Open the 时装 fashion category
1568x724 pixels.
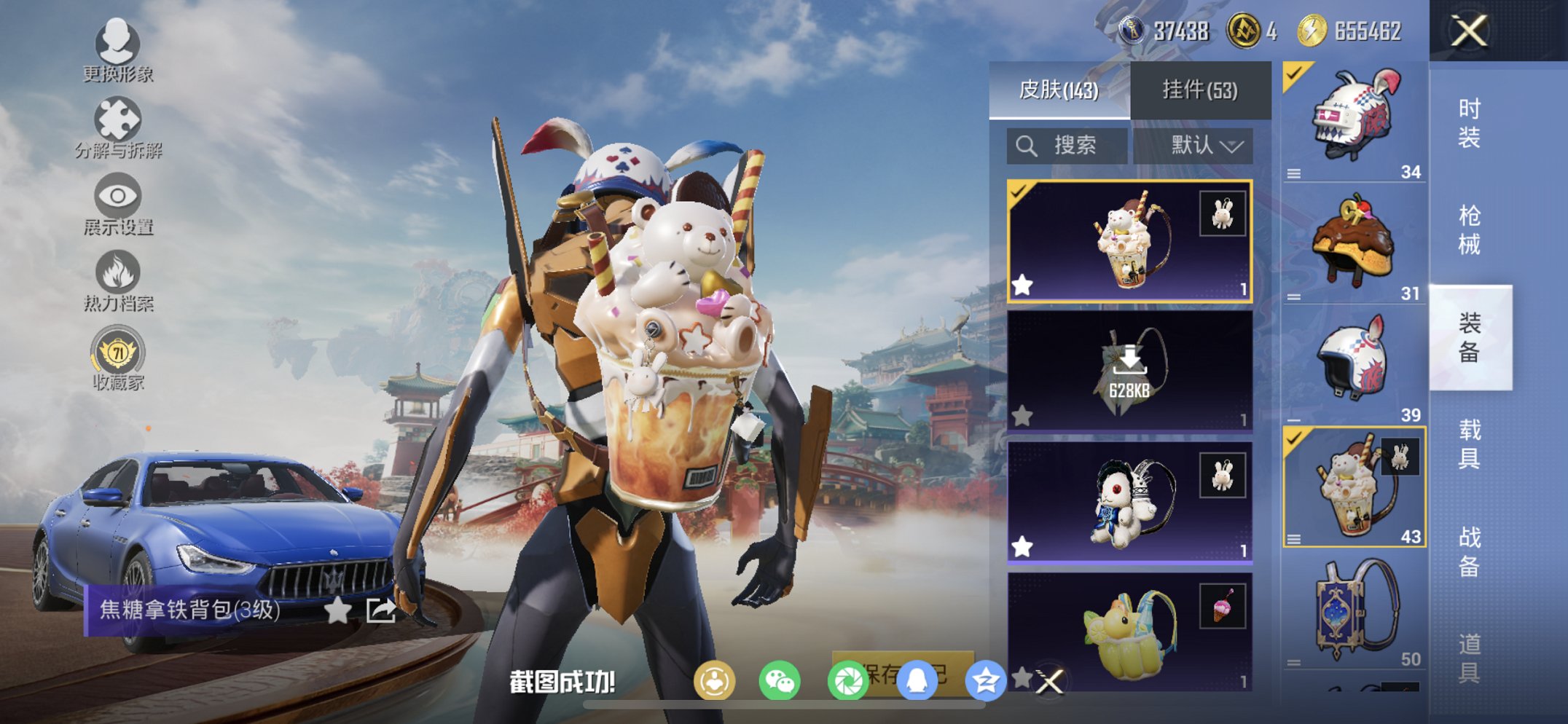click(x=1469, y=124)
